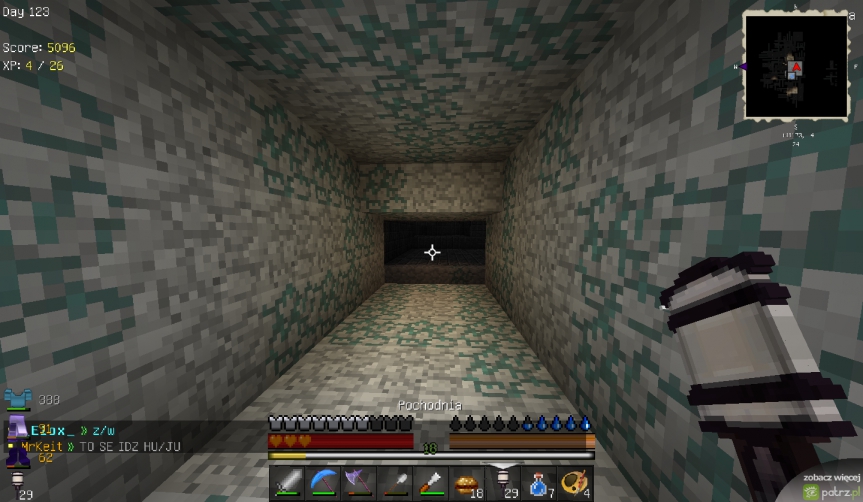
Task: Choose the purple axe in the hotbar
Action: point(358,483)
